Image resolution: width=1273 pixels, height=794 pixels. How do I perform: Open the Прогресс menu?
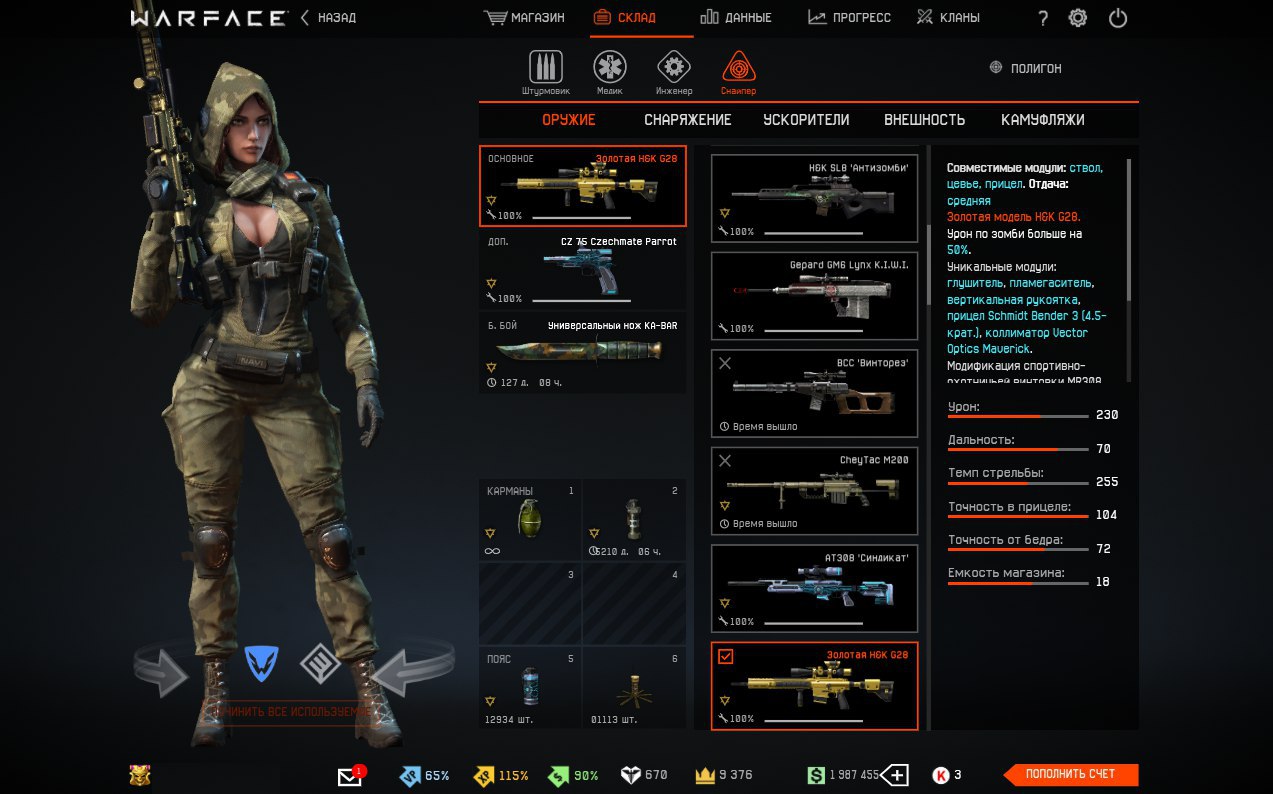[x=849, y=18]
